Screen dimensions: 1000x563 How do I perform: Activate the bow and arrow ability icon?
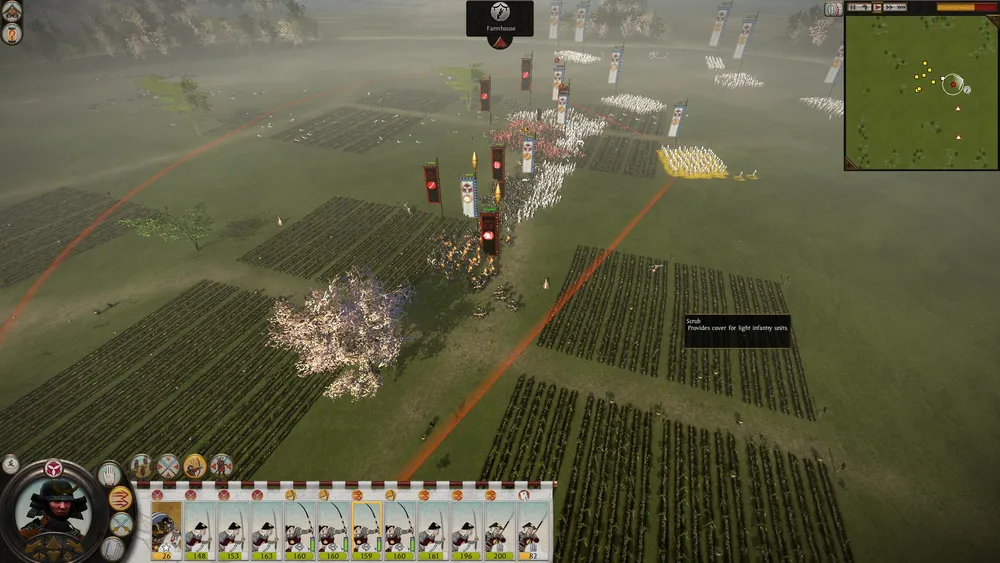(x=195, y=466)
